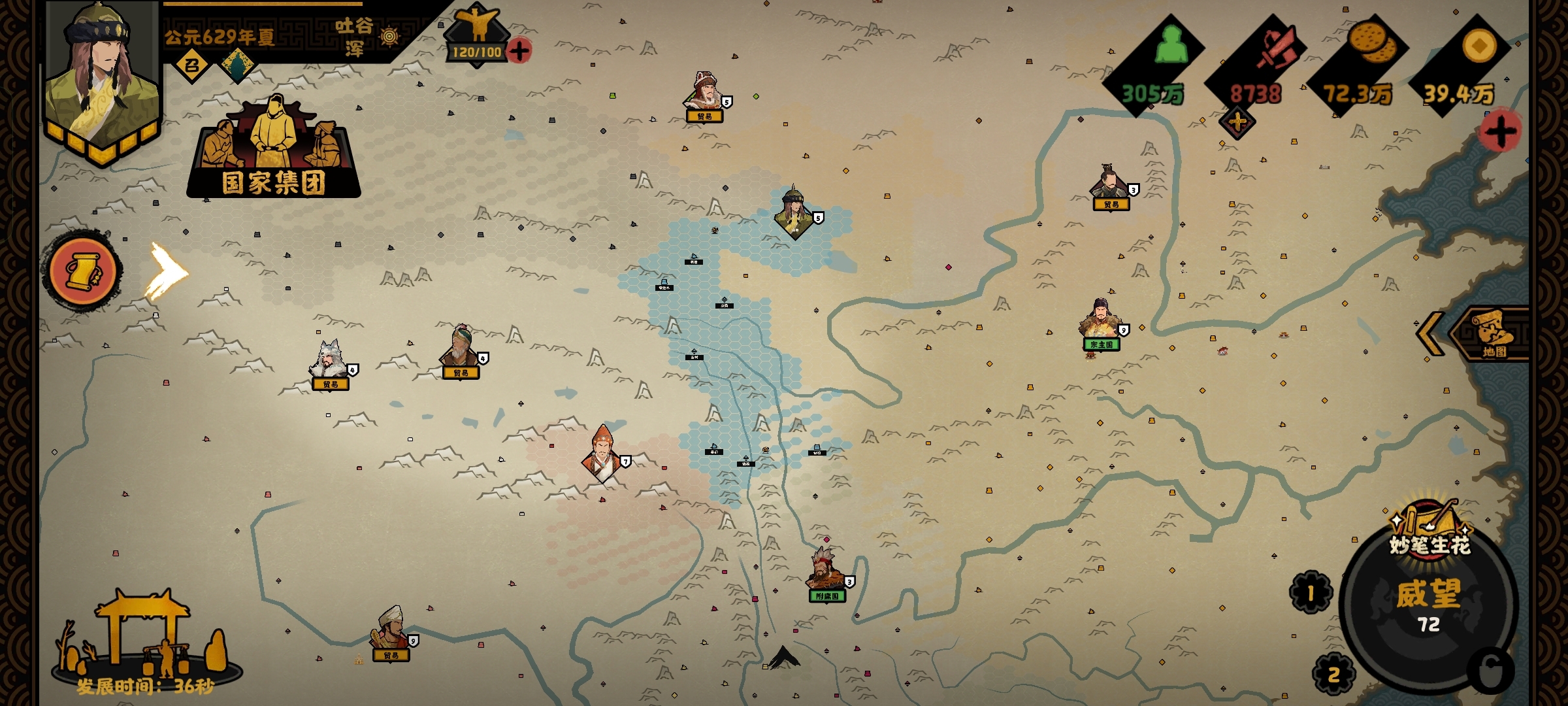Choose the wolf-headed 贸易 leader marker
Image resolution: width=1568 pixels, height=706 pixels.
[330, 360]
